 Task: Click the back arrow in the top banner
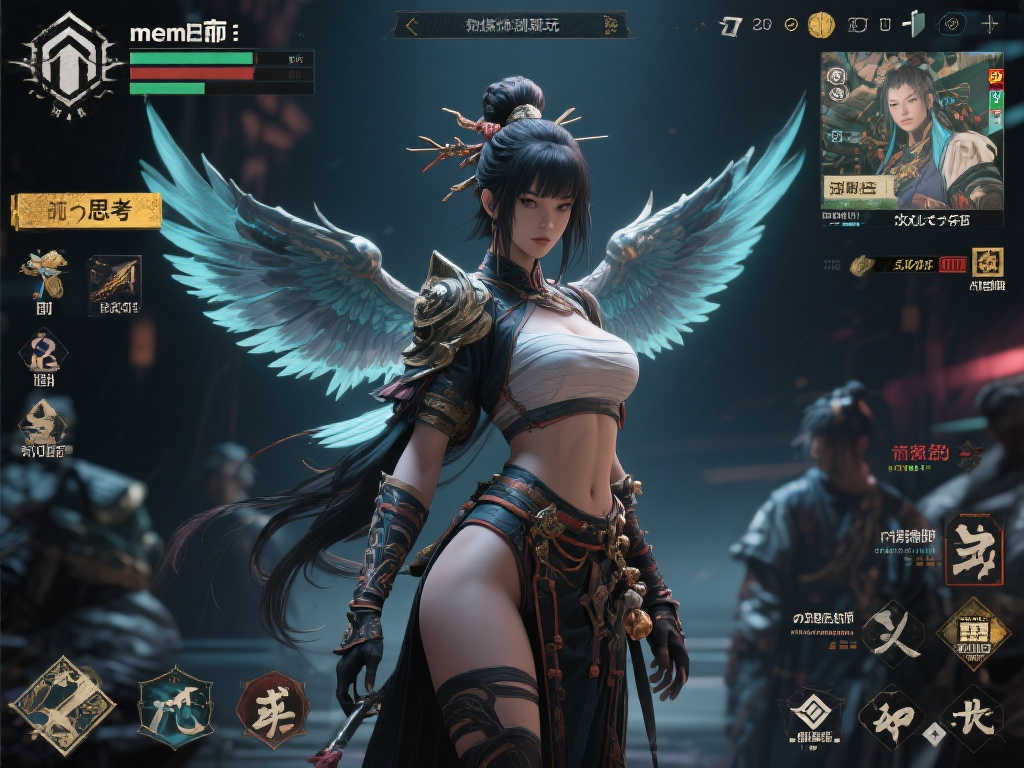(x=410, y=26)
